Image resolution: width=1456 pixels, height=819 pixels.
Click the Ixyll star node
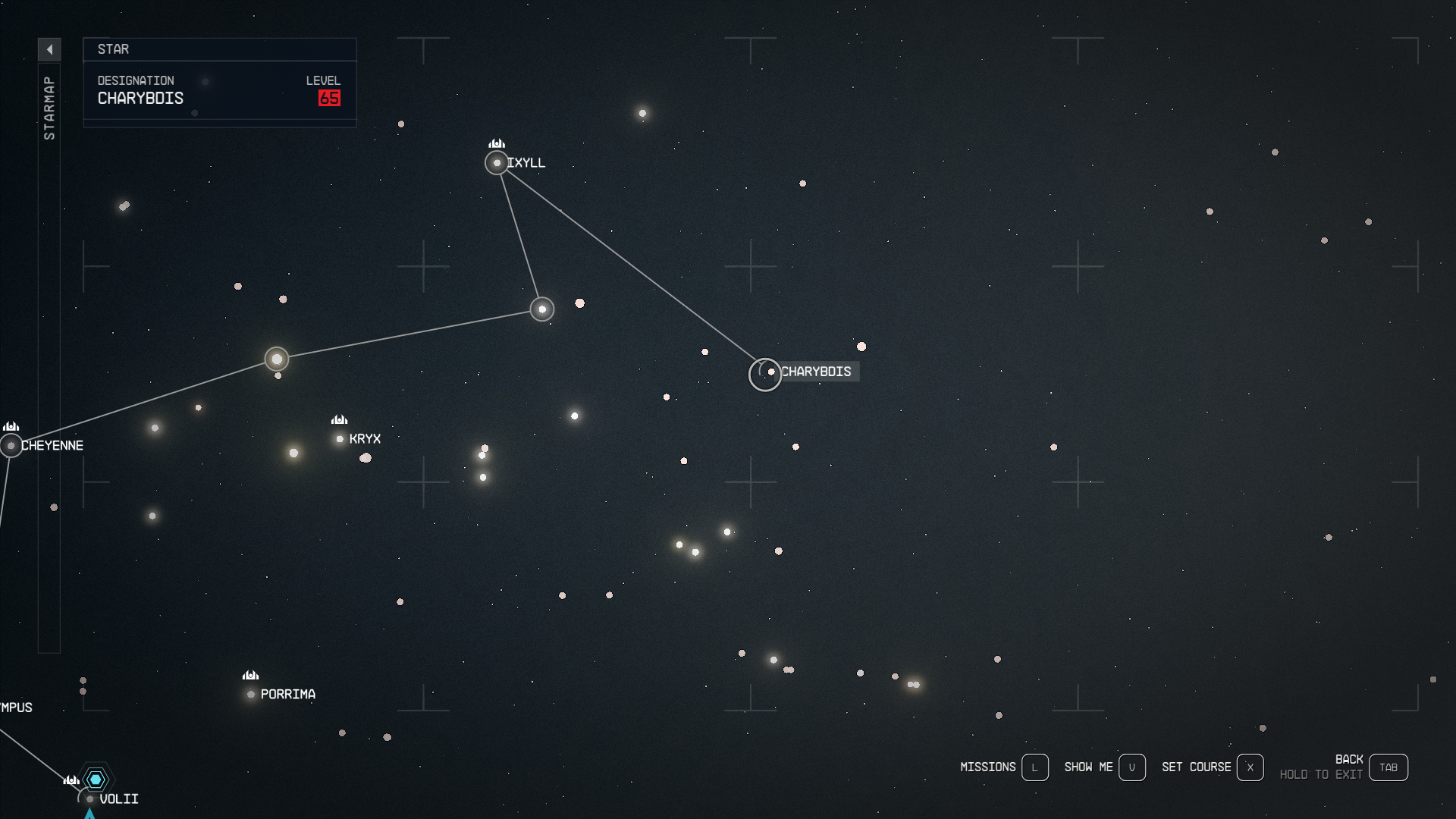click(498, 163)
